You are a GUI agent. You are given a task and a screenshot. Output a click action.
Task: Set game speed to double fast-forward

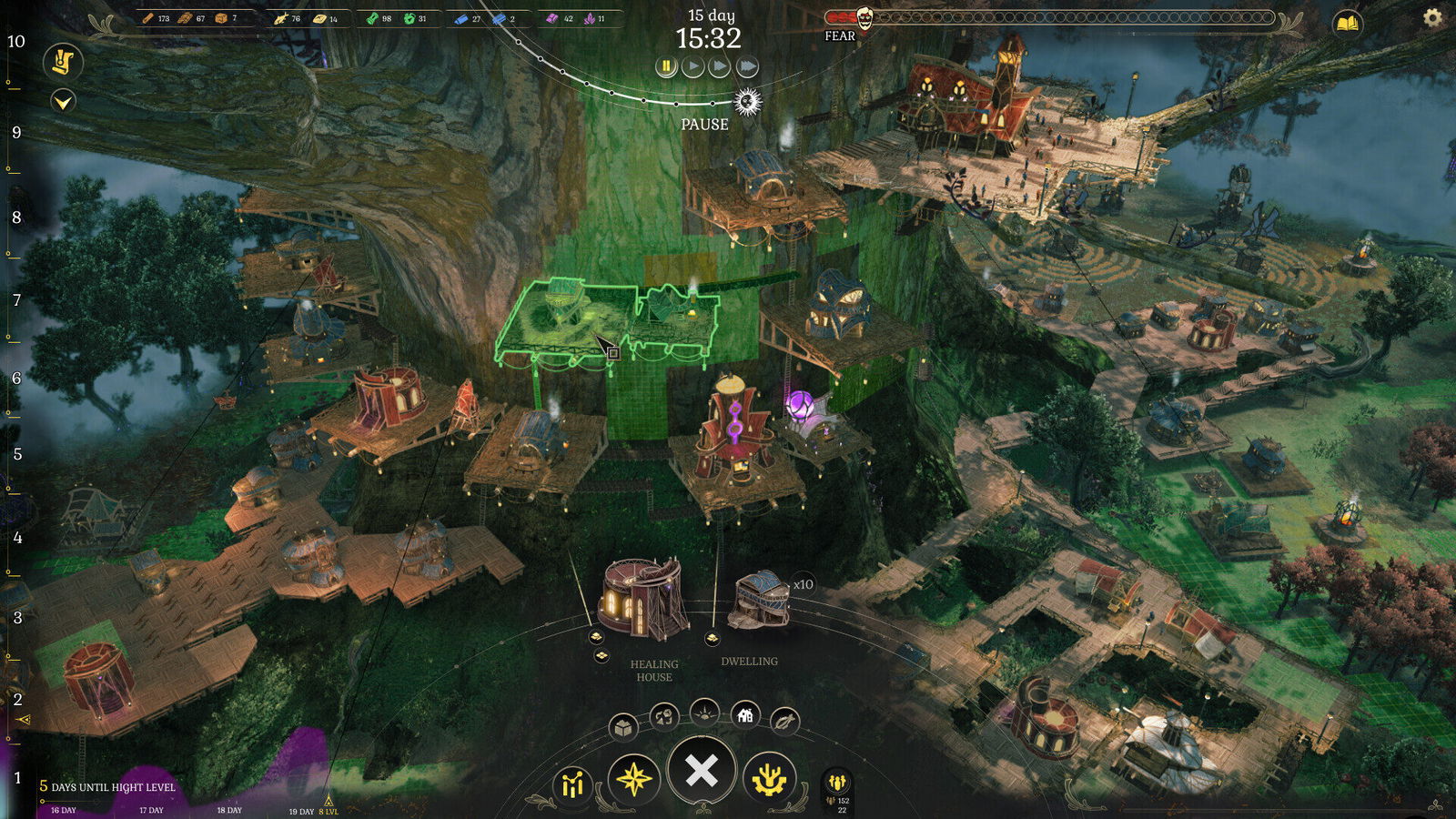(720, 66)
